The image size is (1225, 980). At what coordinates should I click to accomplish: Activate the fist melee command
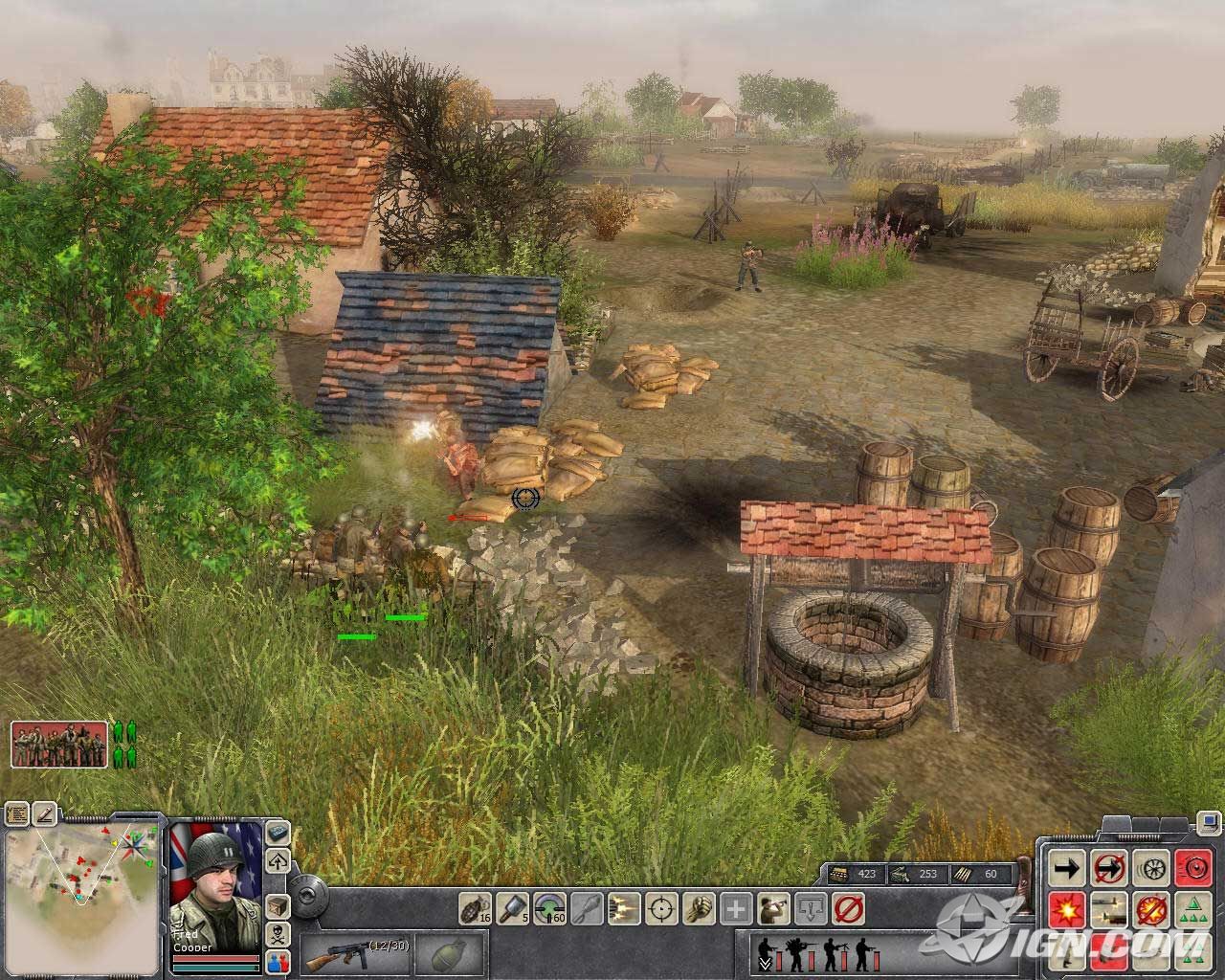click(698, 907)
